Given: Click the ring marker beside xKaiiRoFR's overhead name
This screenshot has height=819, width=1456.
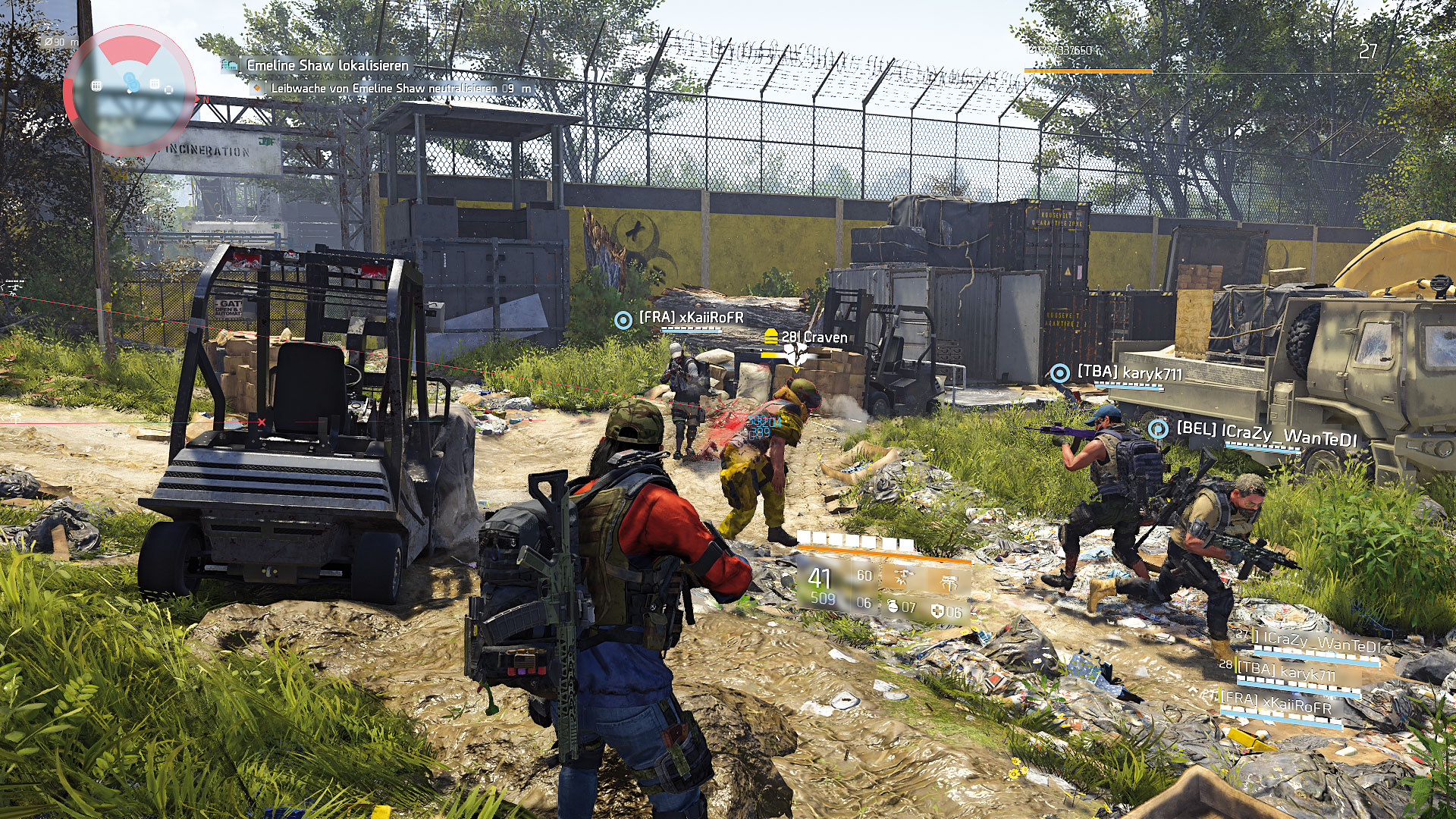Looking at the screenshot, I should (623, 320).
